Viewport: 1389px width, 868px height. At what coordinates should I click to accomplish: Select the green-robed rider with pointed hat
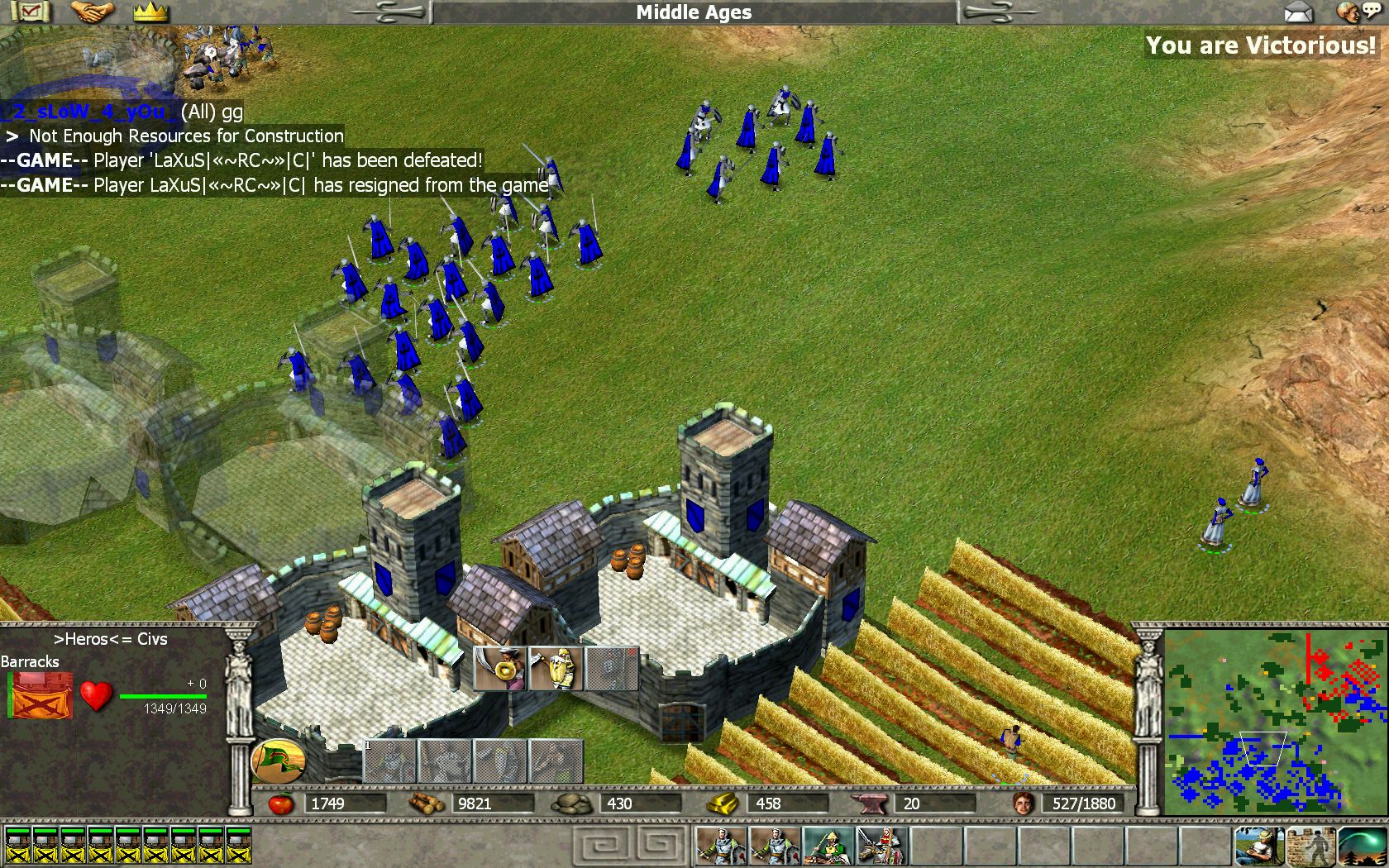(828, 845)
